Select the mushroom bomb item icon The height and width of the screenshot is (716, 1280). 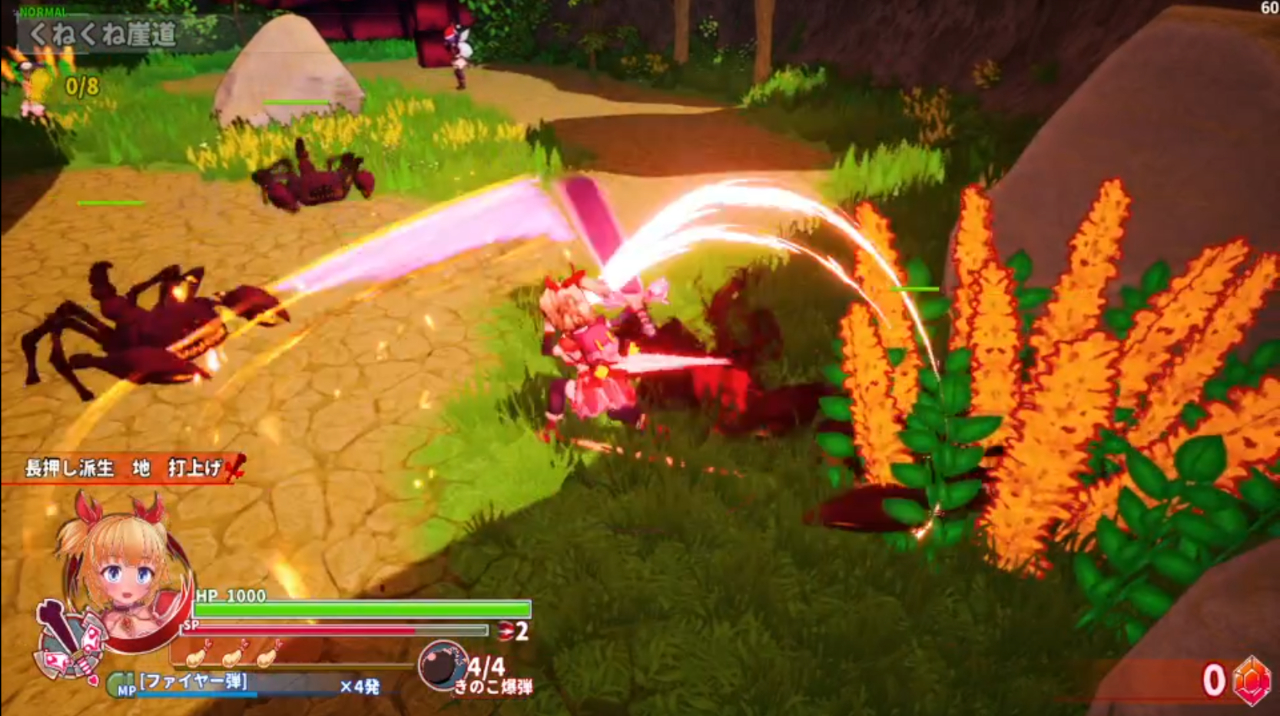pyautogui.click(x=441, y=665)
